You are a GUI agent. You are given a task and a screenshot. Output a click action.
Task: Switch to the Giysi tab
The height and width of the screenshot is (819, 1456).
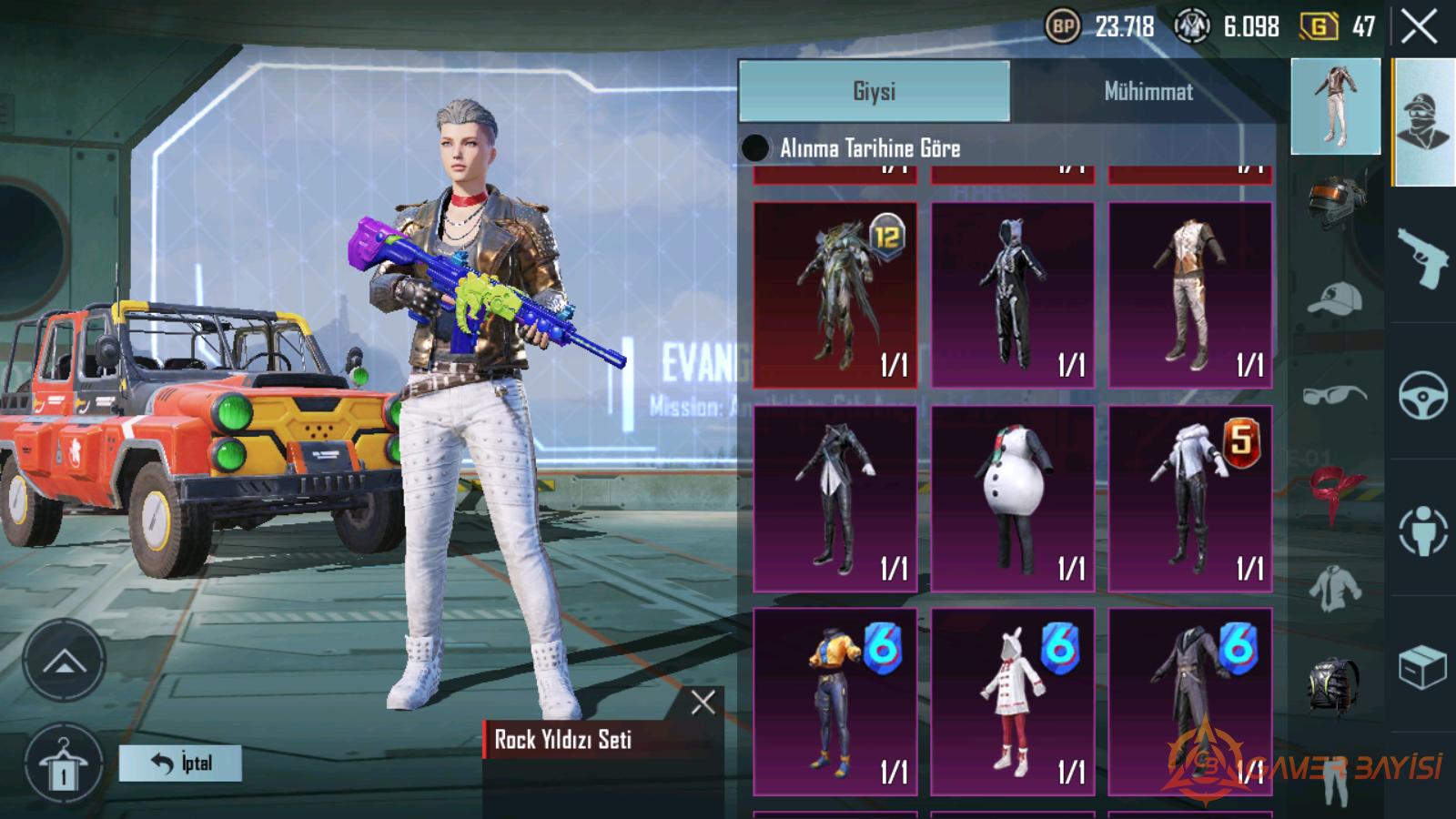[x=874, y=91]
